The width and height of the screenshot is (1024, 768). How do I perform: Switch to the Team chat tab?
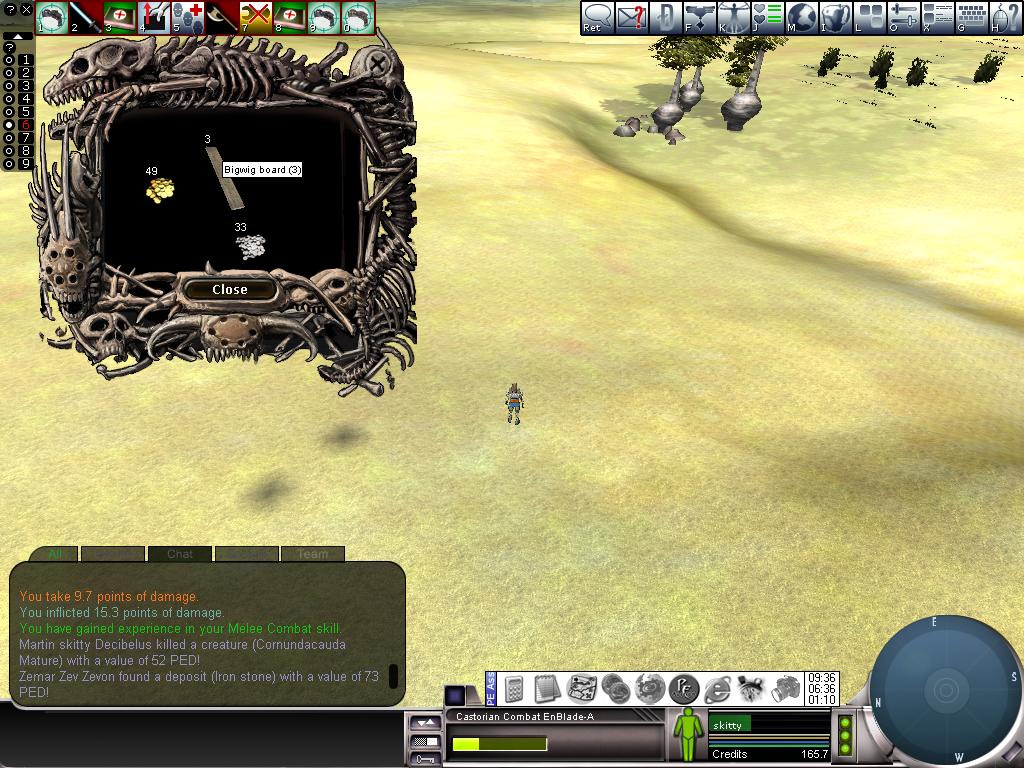(312, 553)
